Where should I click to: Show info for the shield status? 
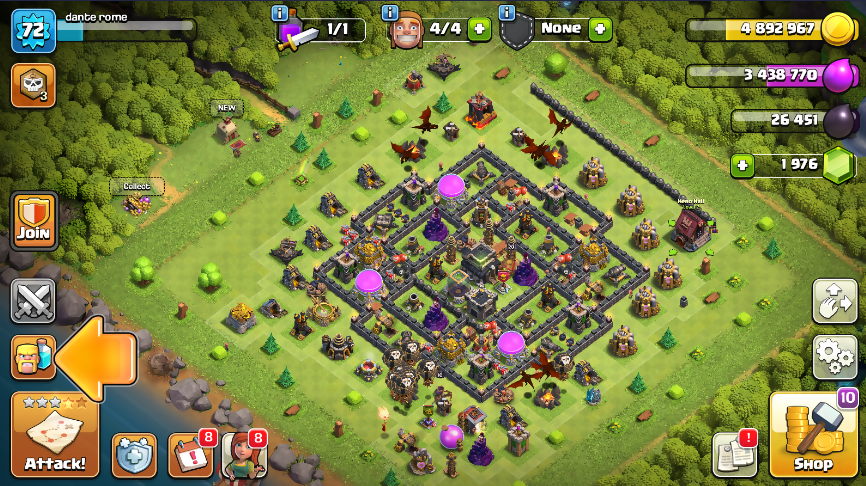pos(507,13)
